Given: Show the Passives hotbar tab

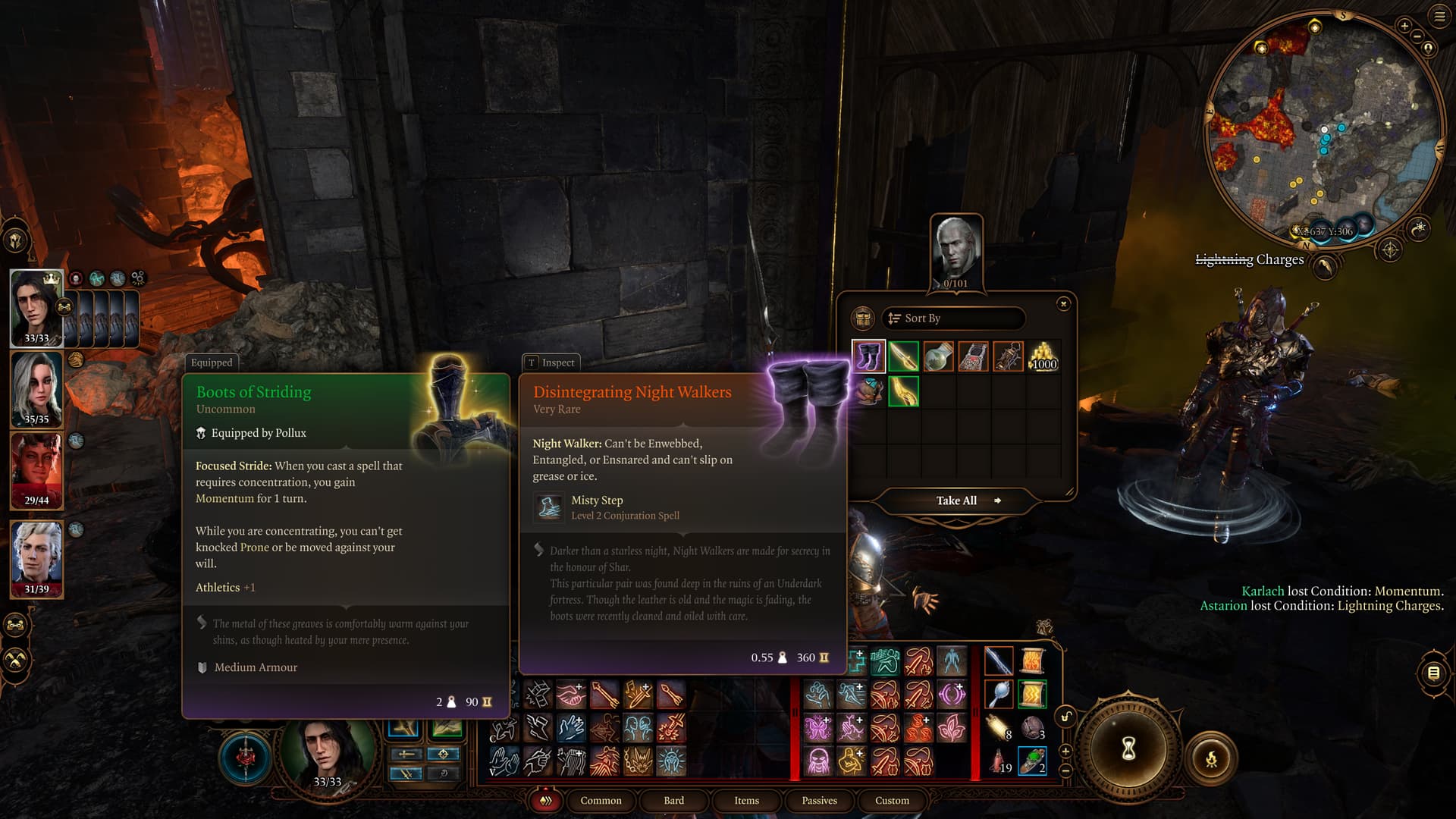Looking at the screenshot, I should pyautogui.click(x=819, y=800).
